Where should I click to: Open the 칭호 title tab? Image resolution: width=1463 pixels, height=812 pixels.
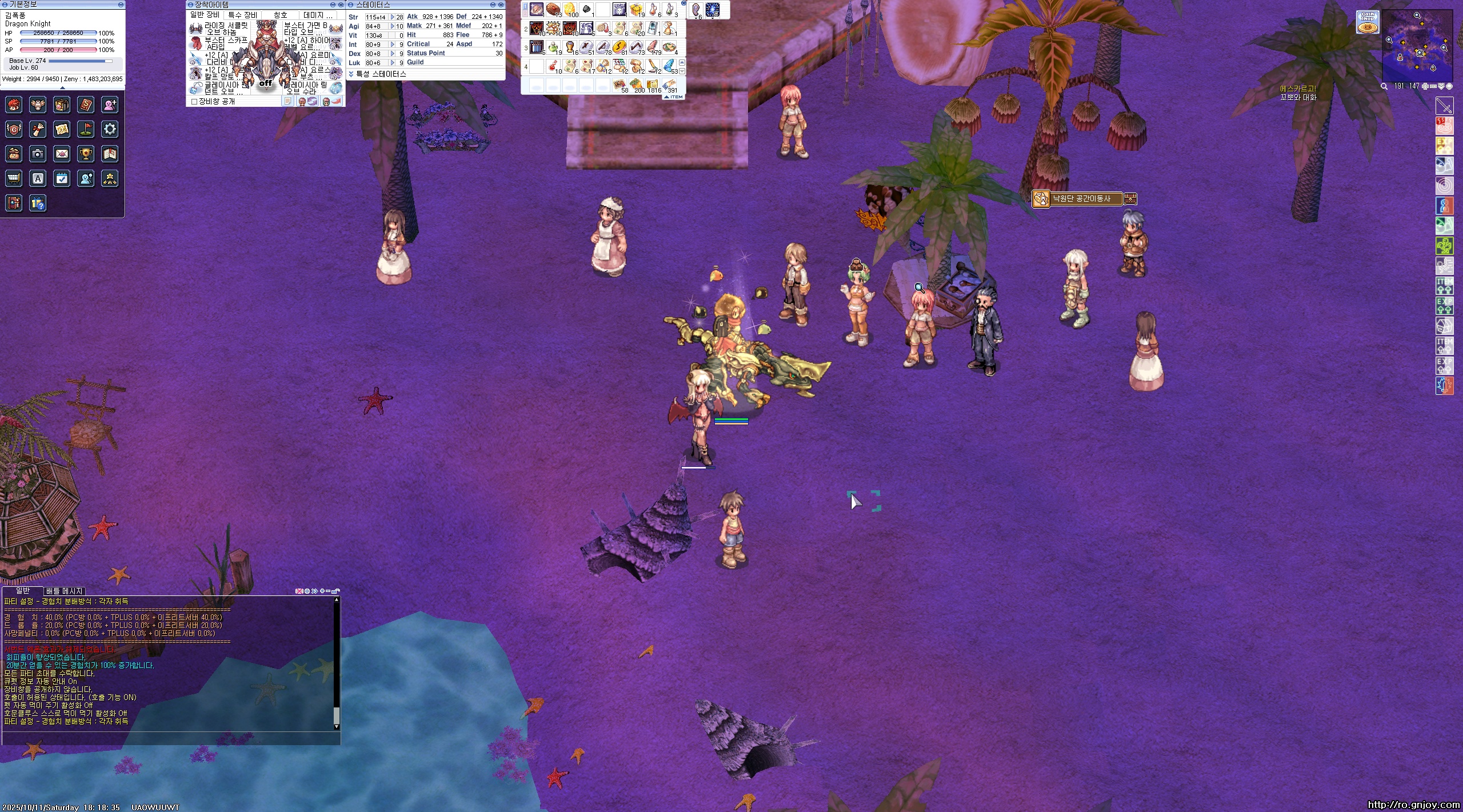pos(280,15)
